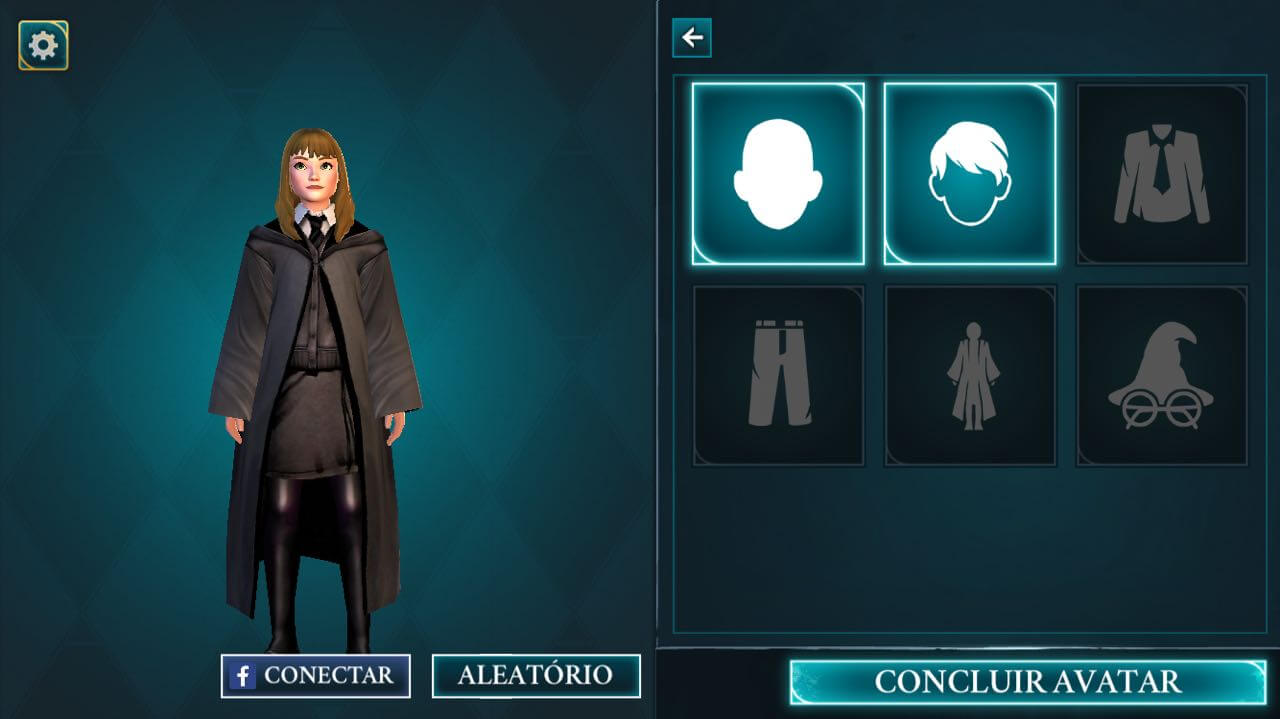Select the face shape category

[x=778, y=174]
